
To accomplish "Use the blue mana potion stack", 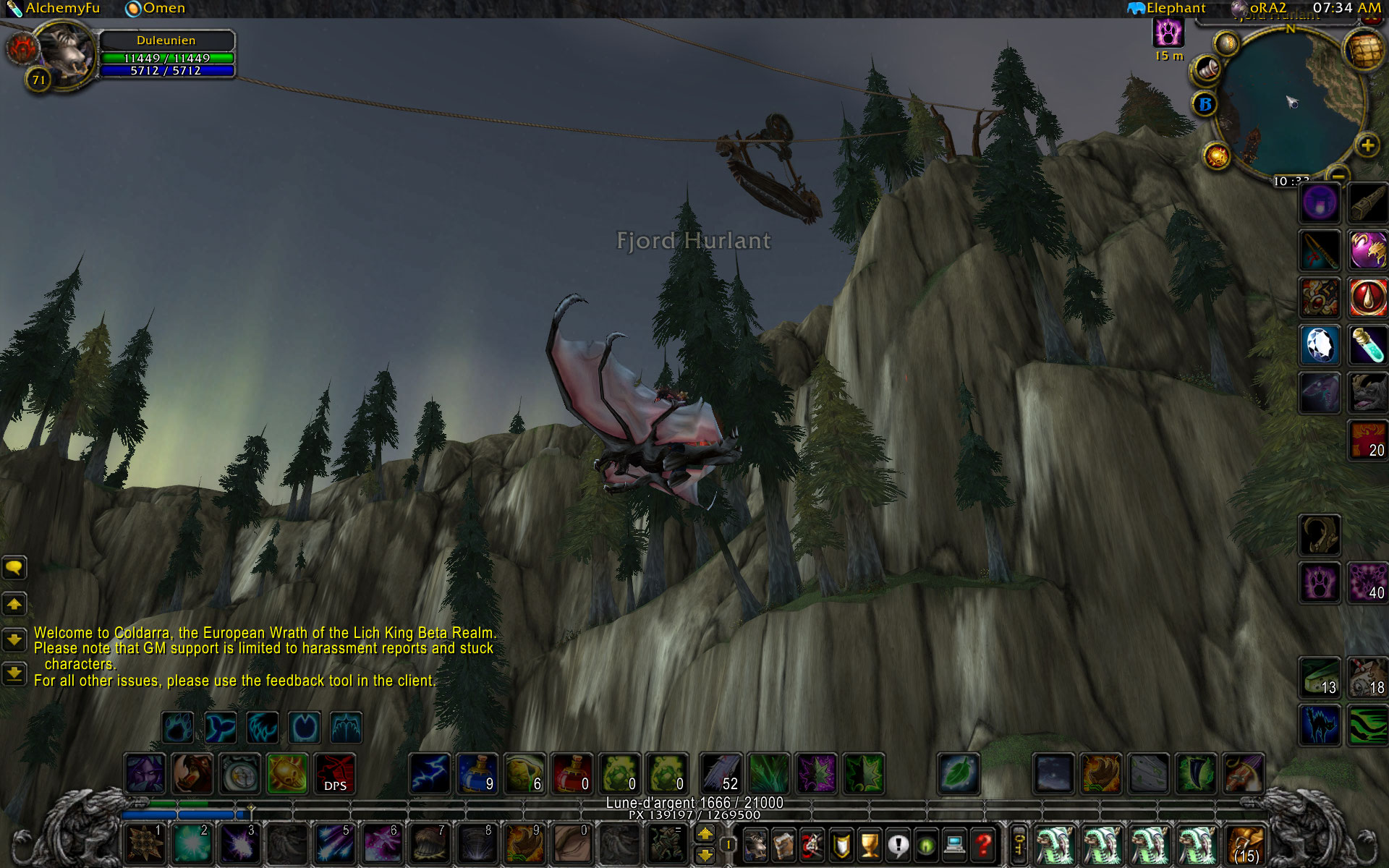I will point(477,774).
